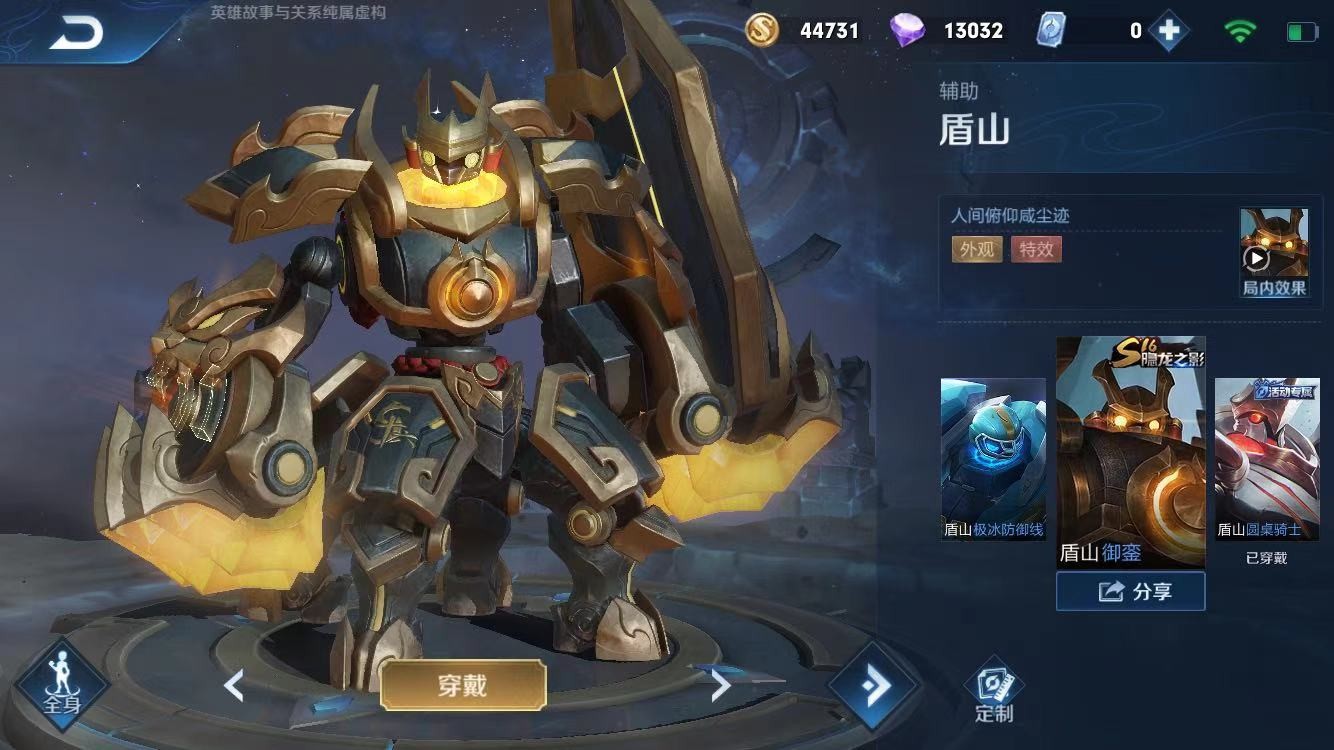Activate the diamond arrow button beside 定制
Viewport: 1334px width, 750px height.
tap(873, 686)
